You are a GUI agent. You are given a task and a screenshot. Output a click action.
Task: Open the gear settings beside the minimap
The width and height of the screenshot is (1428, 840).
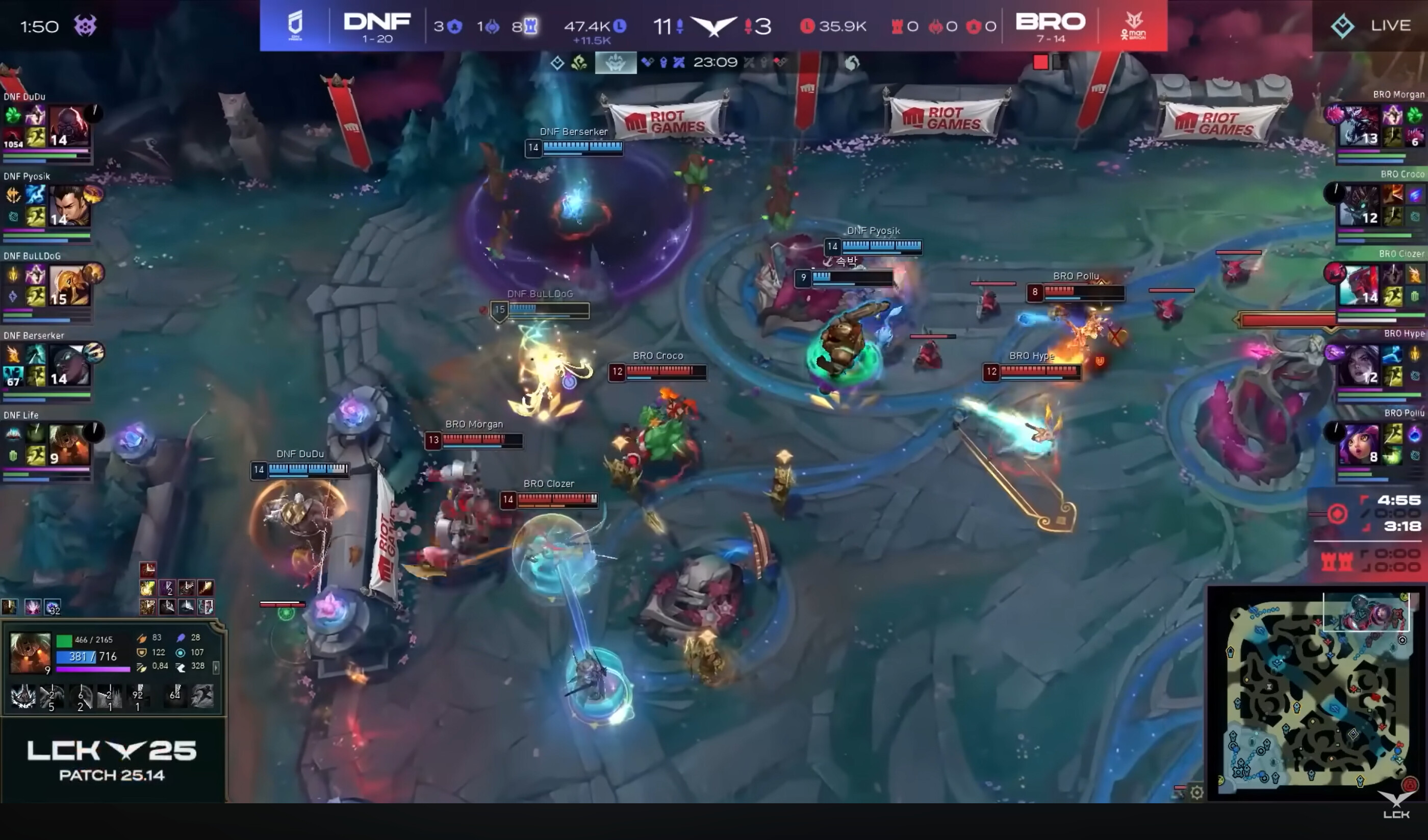pos(1196,792)
